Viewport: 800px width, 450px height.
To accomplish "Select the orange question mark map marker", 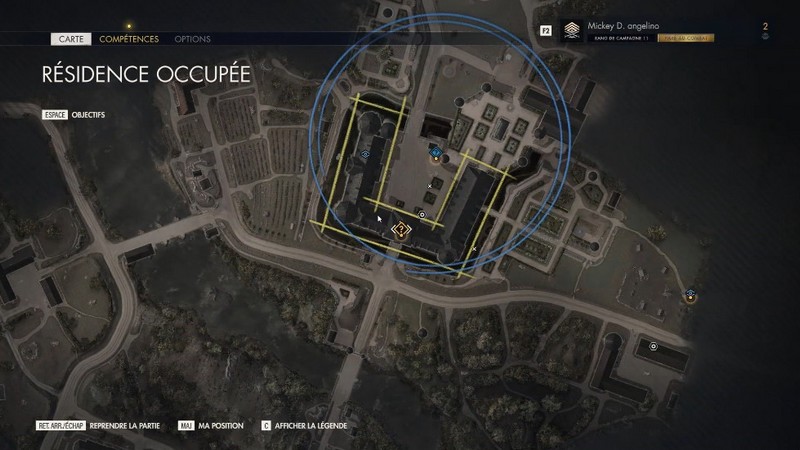I will 400,231.
